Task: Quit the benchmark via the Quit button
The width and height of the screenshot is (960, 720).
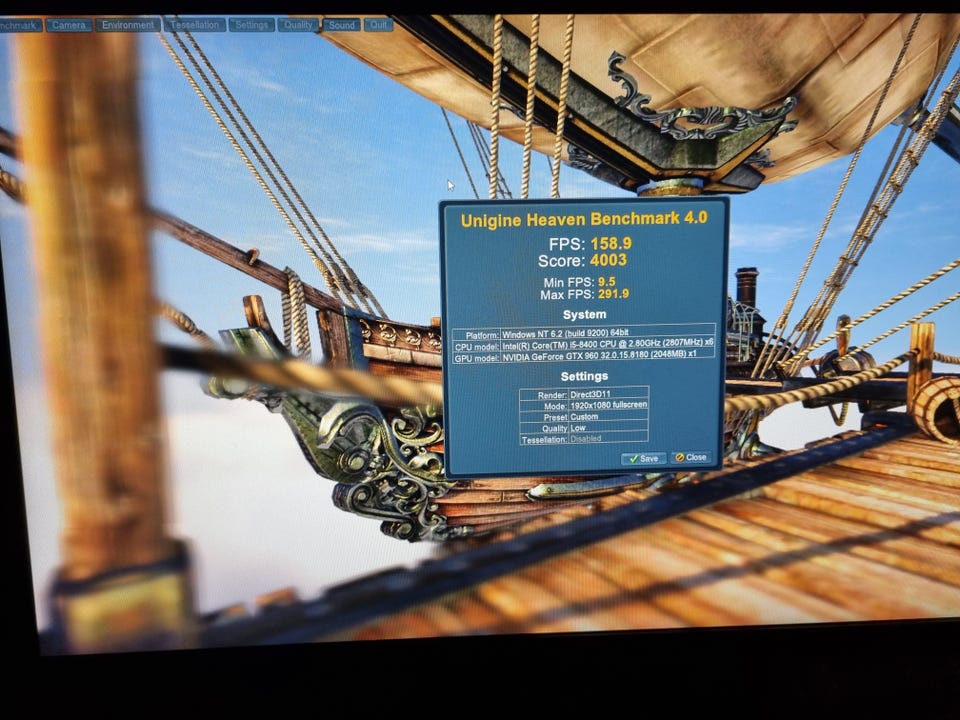Action: 378,25
